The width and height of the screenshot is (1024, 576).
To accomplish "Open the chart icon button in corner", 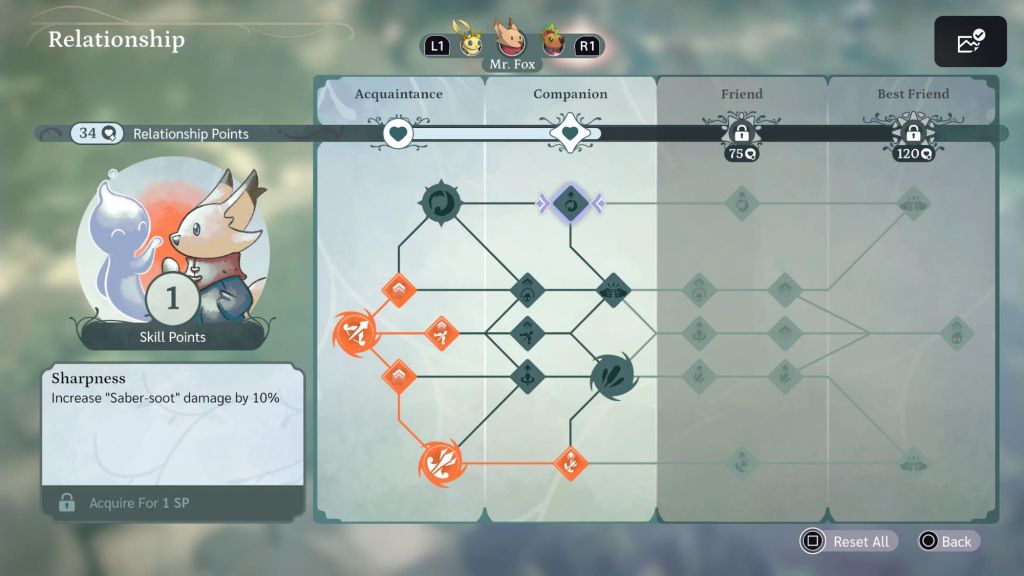I will [x=969, y=43].
